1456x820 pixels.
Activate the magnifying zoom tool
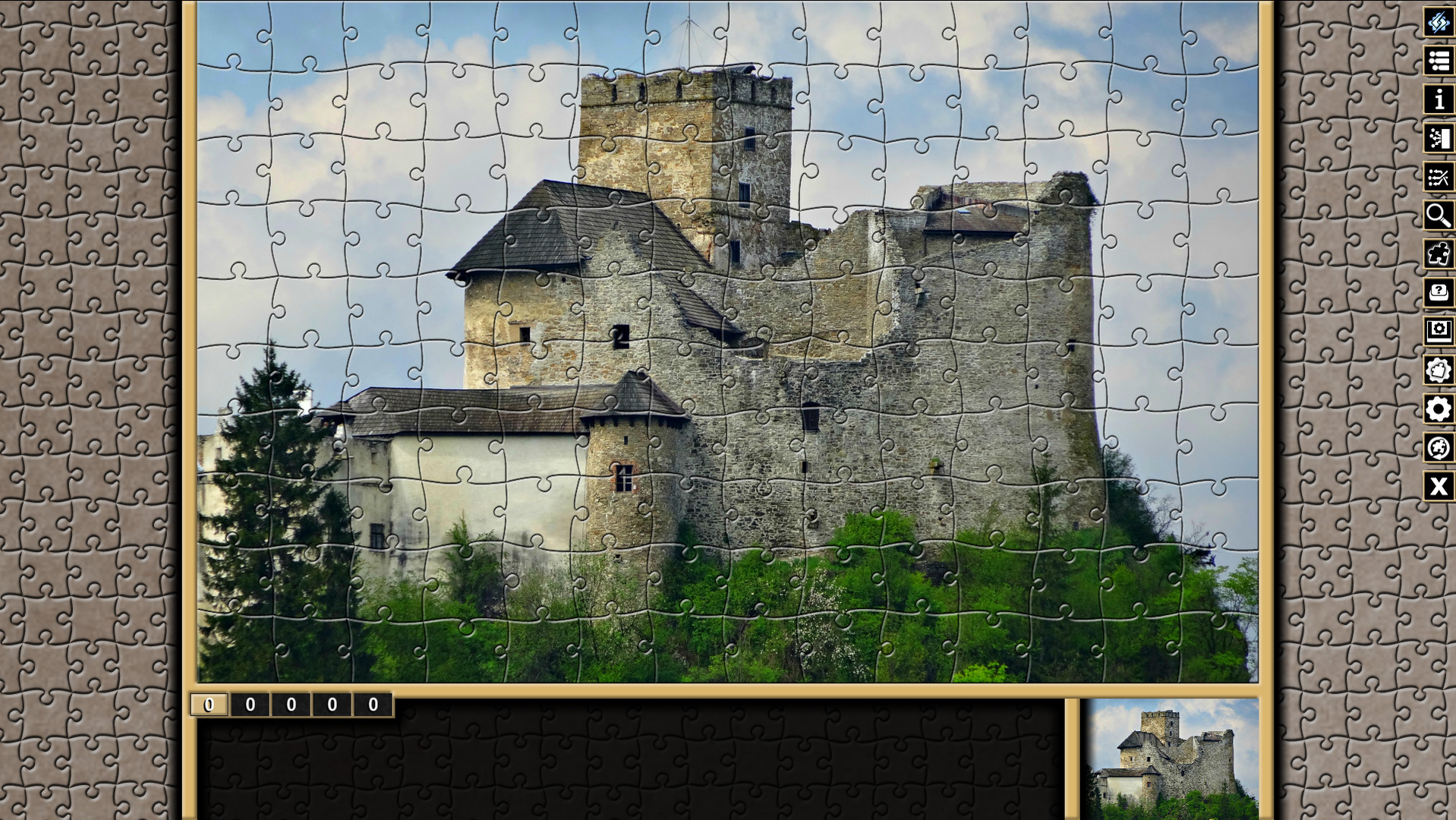(1440, 217)
